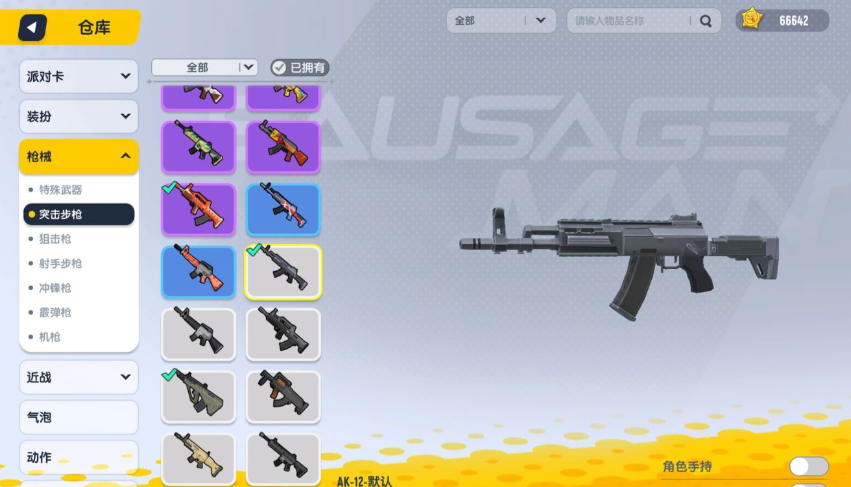Open the 全部 dropdown next to the search box
The width and height of the screenshot is (851, 487).
[501, 20]
